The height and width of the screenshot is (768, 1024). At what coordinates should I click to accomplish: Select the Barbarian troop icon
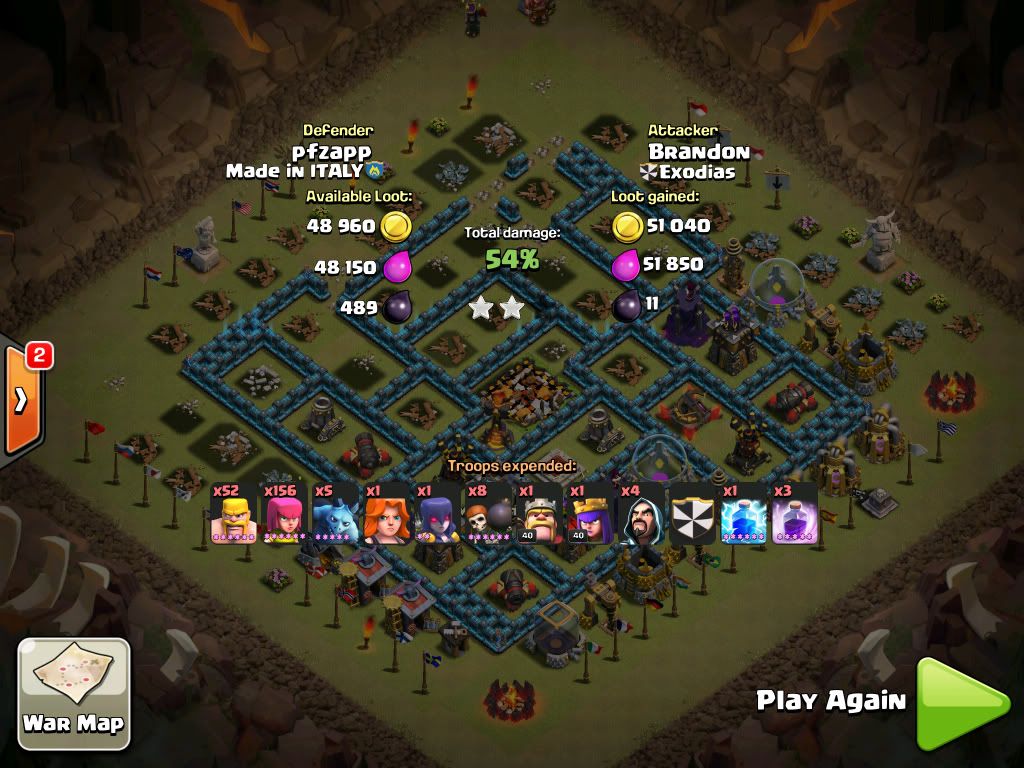click(233, 516)
